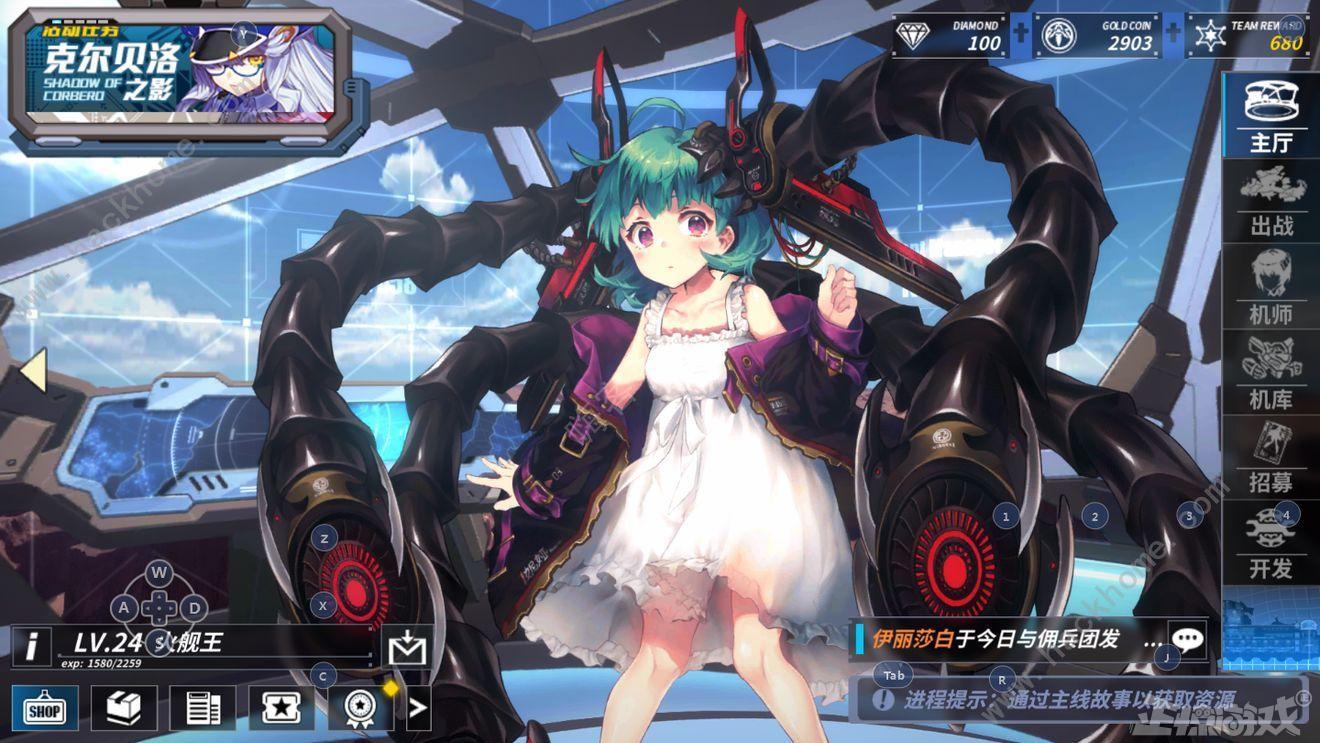The image size is (1320, 743).
Task: Open the document list icon
Action: point(203,709)
